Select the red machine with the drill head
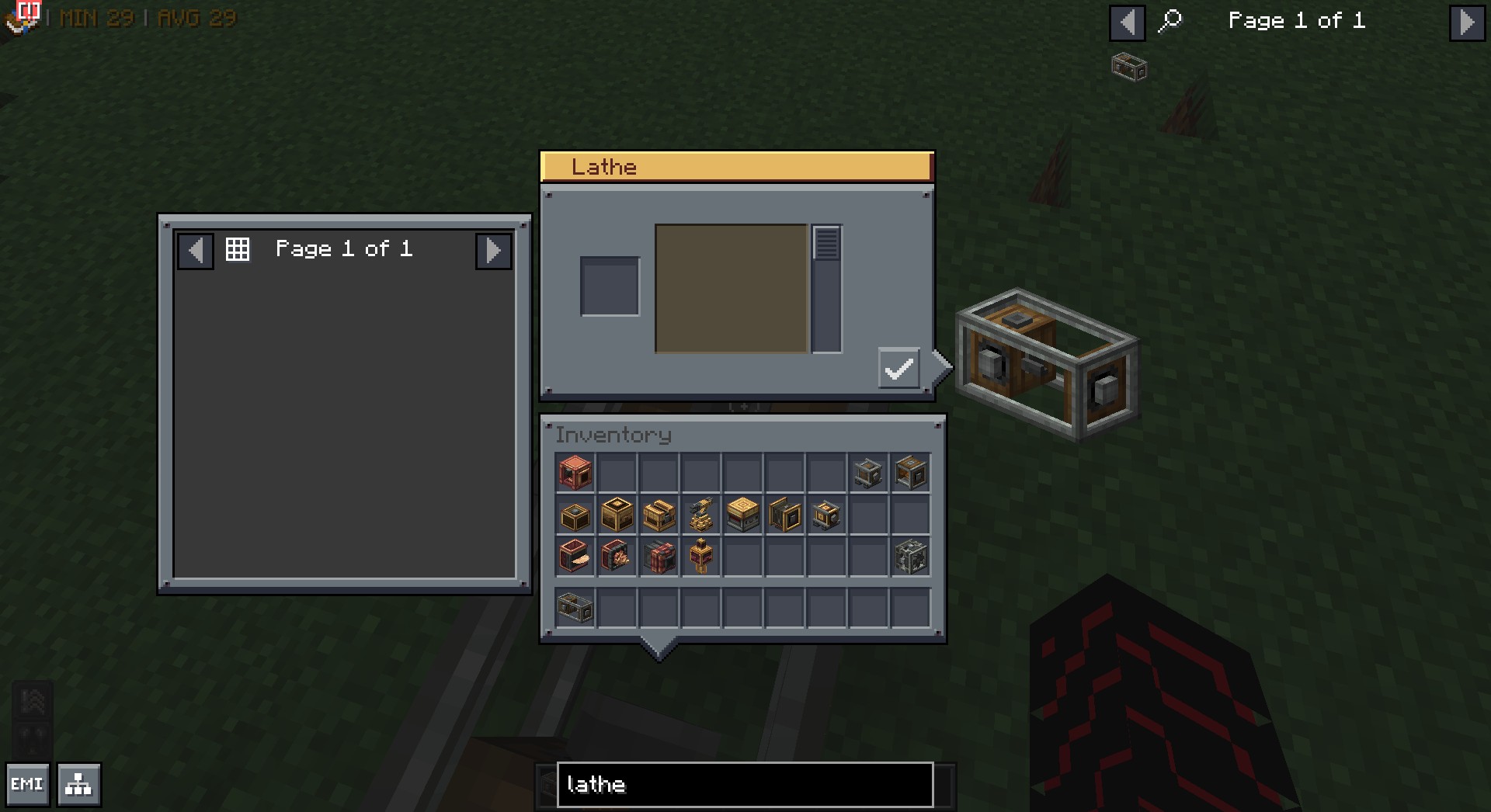This screenshot has width=1491, height=812. tap(617, 556)
